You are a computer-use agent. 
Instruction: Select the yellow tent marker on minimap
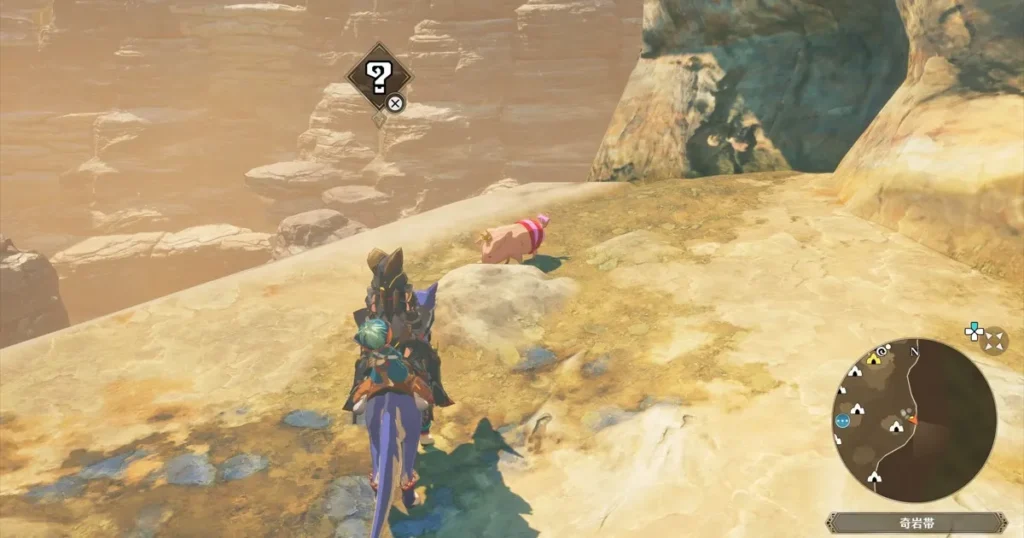(873, 359)
